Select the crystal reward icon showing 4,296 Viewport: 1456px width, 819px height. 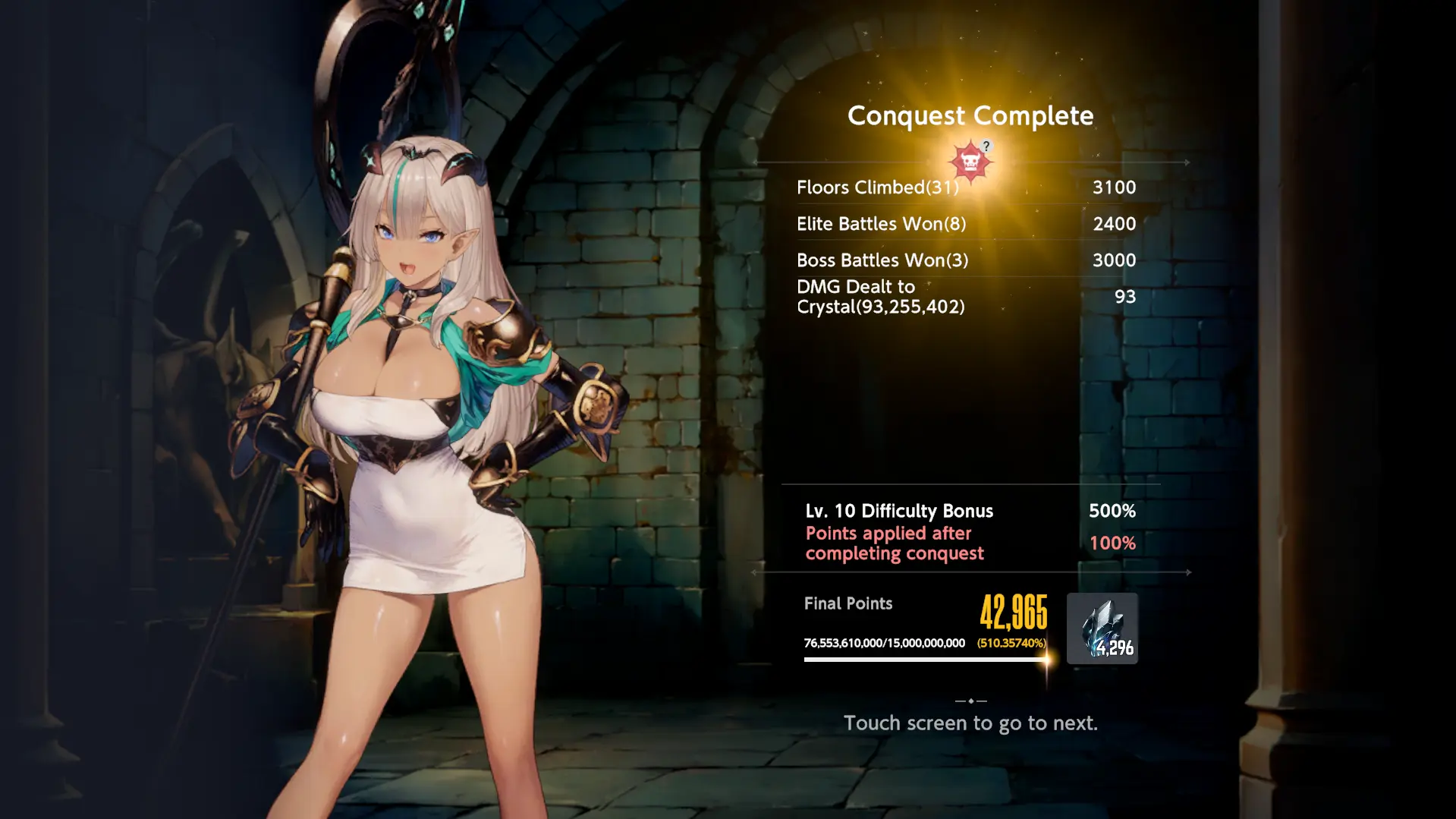pyautogui.click(x=1102, y=628)
